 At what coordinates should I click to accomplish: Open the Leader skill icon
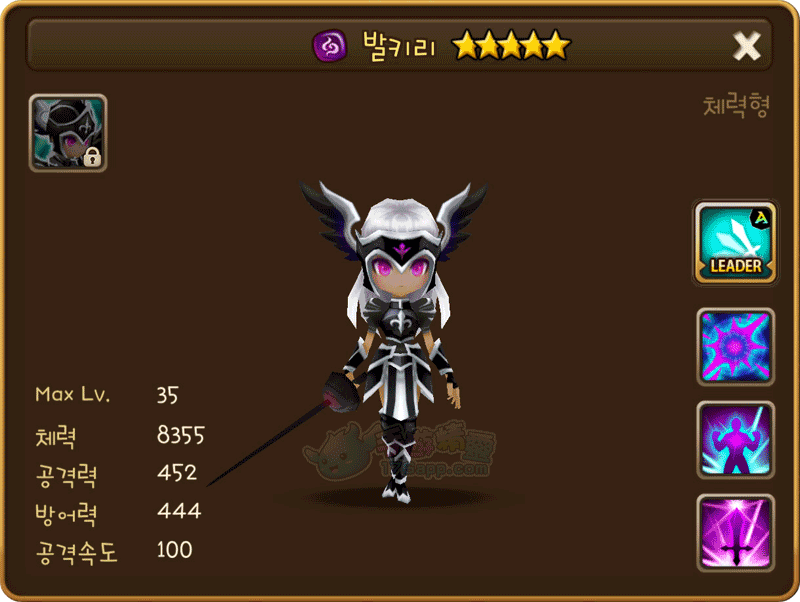736,242
